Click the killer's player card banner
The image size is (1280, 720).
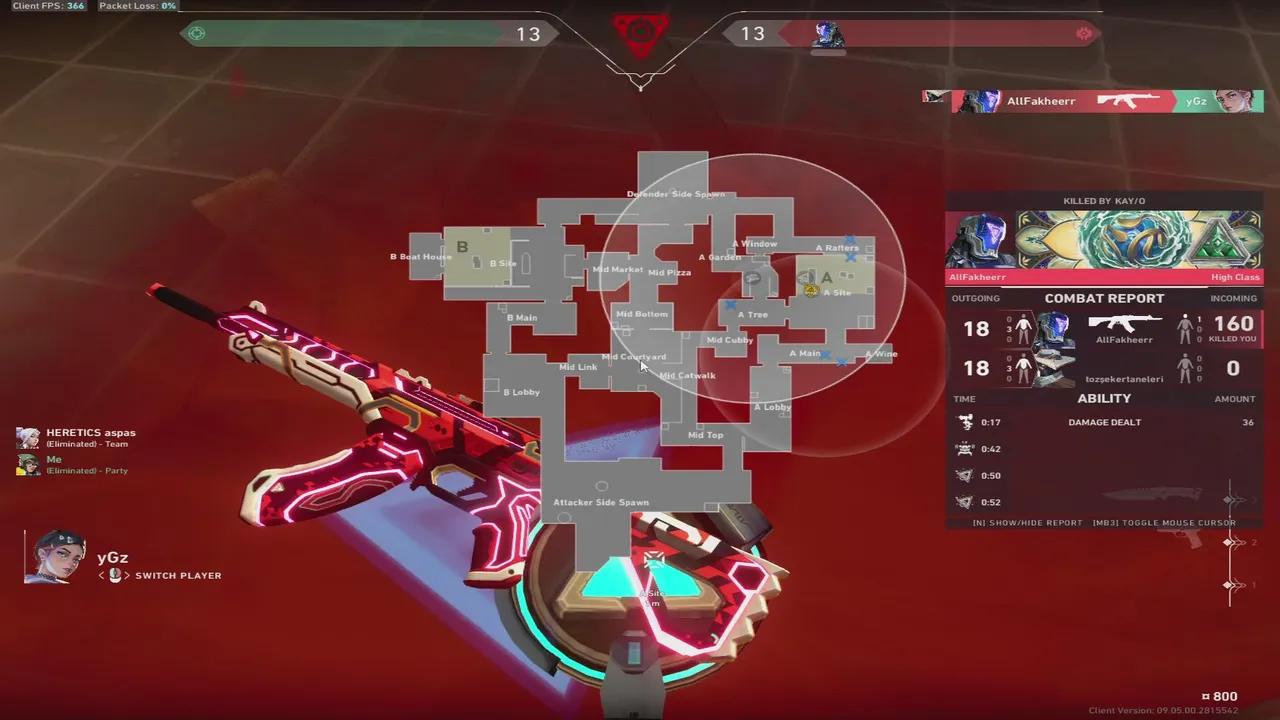pyautogui.click(x=1104, y=240)
